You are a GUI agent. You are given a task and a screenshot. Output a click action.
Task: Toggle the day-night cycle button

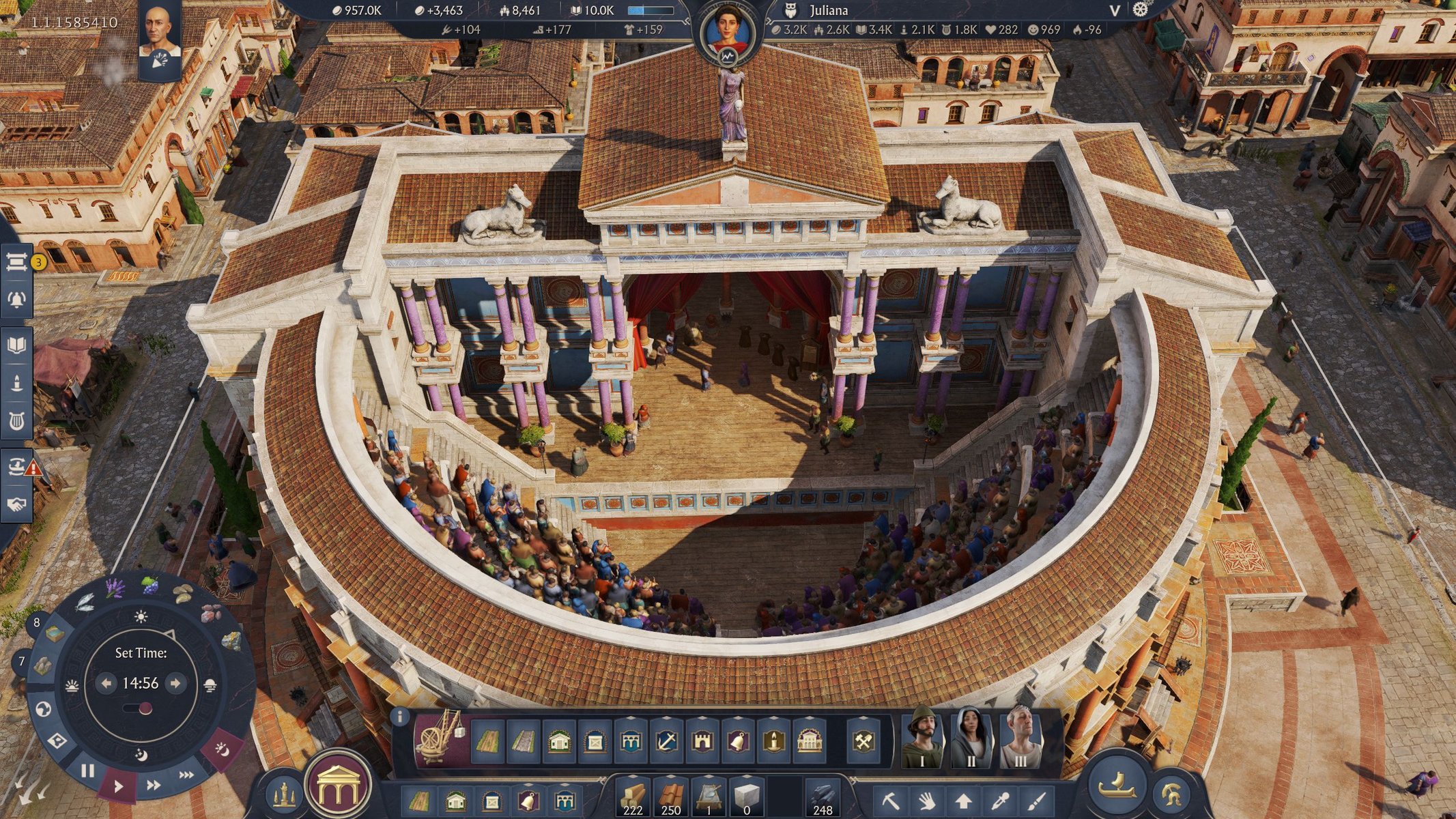(222, 749)
